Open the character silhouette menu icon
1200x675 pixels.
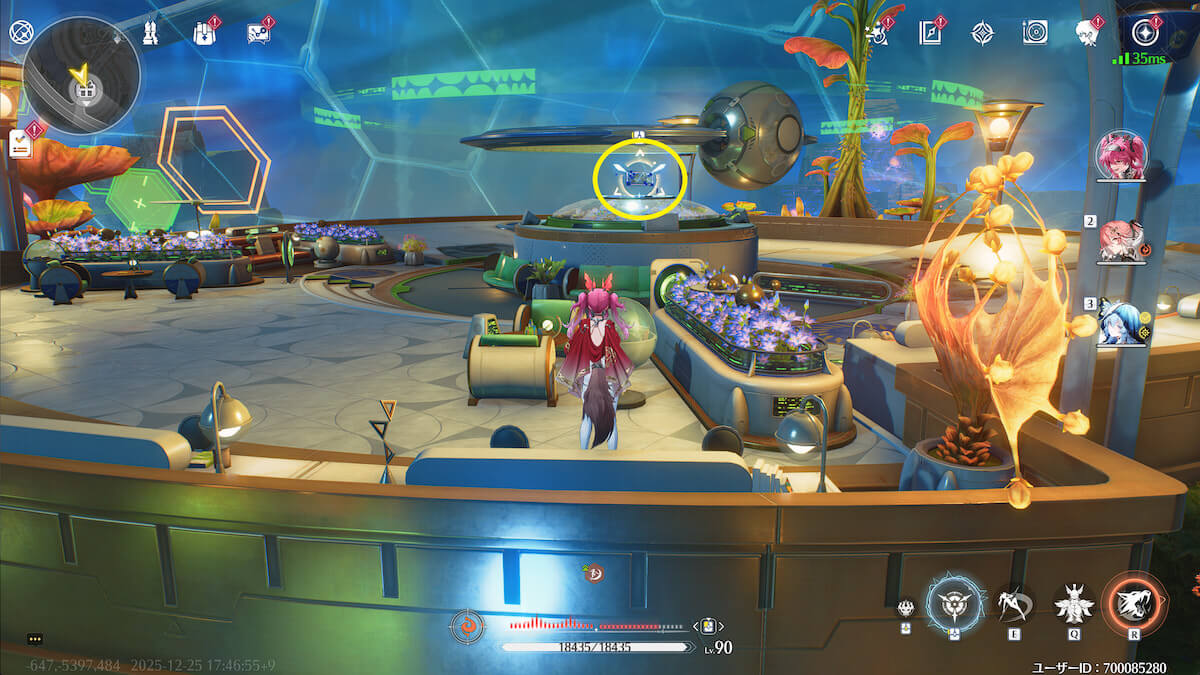click(1086, 32)
